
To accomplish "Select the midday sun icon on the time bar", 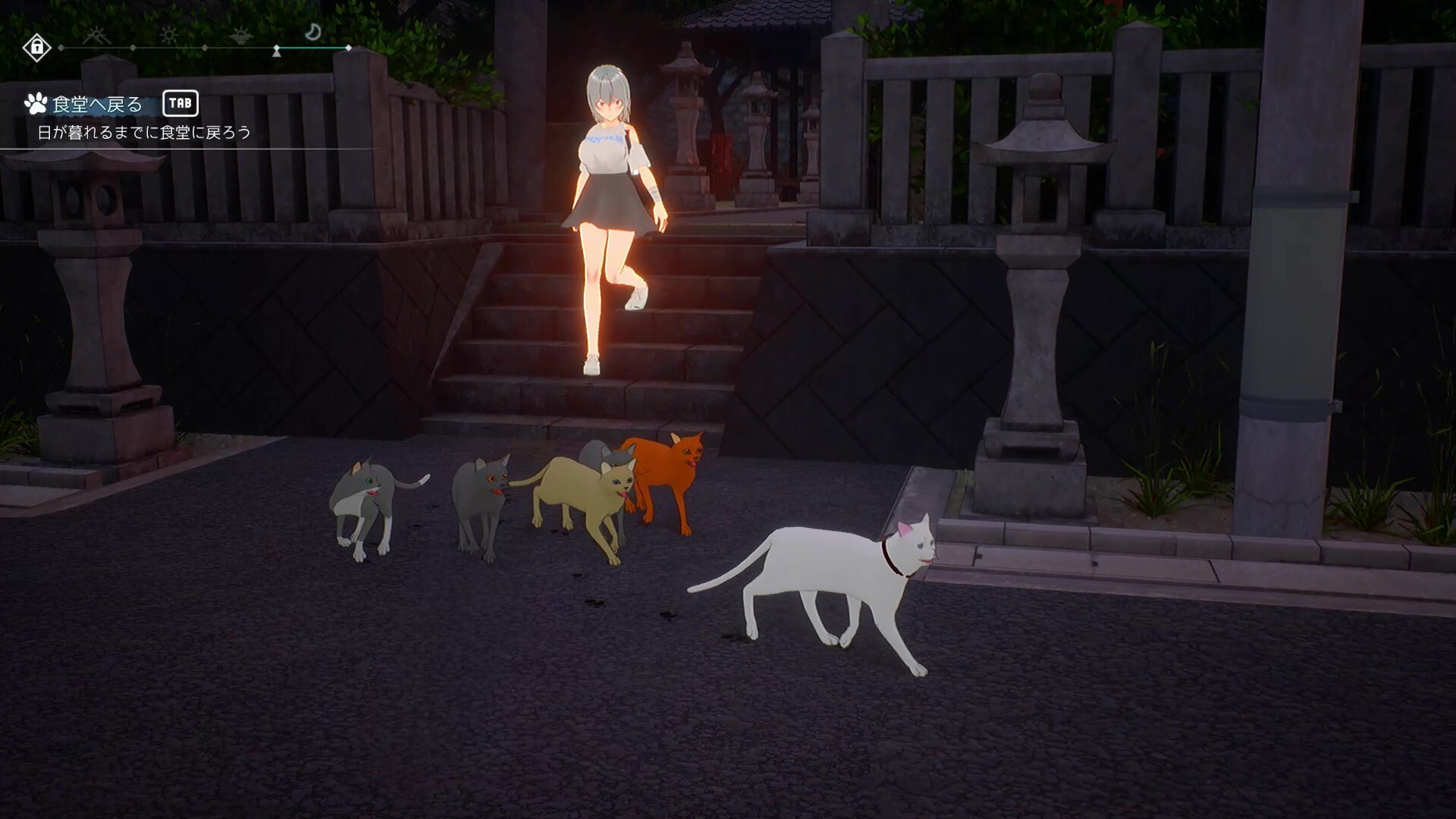I will (168, 34).
